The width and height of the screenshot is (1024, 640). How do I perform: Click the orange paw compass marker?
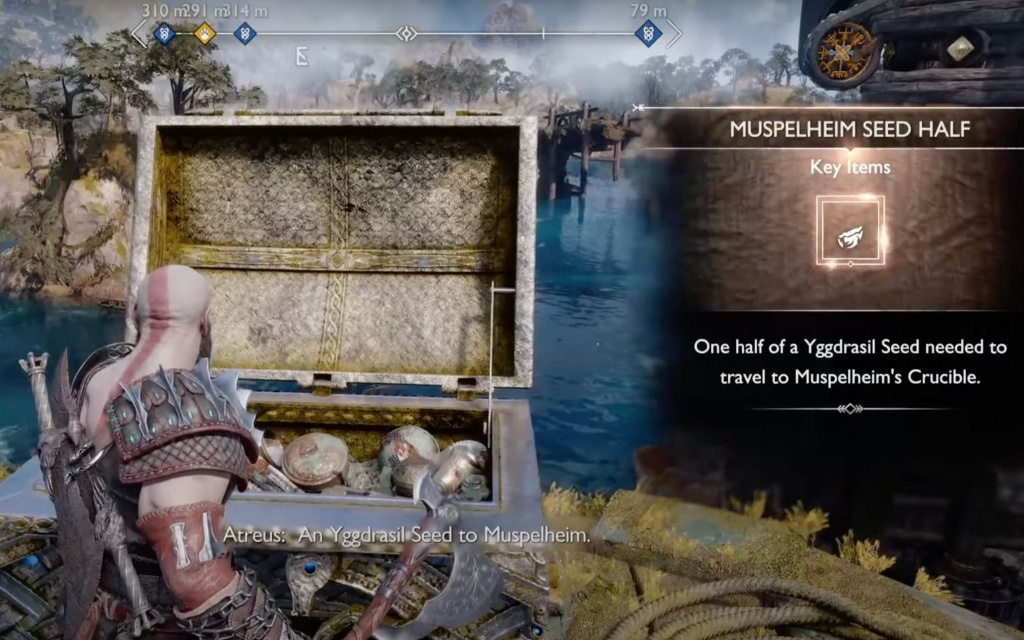coord(204,34)
